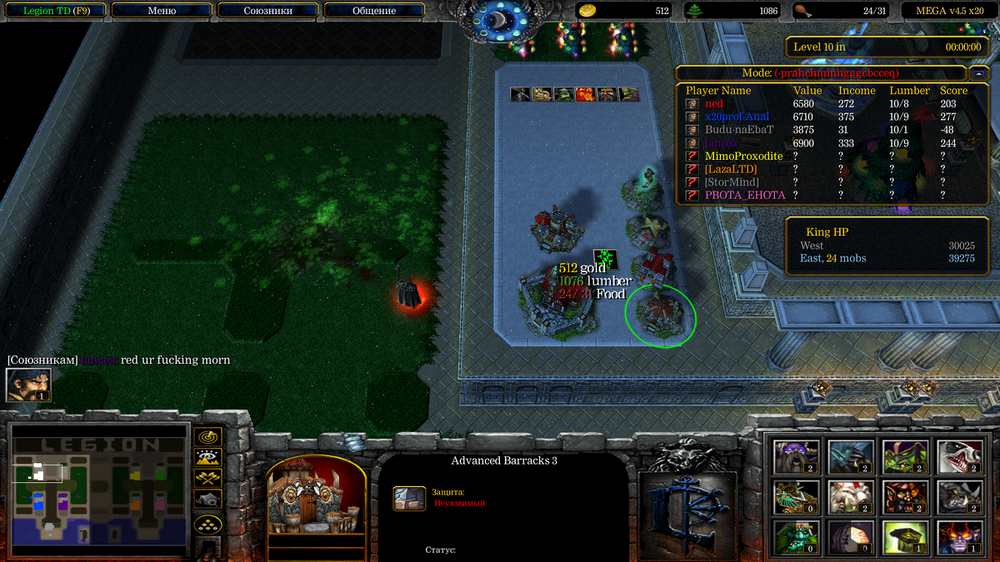The height and width of the screenshot is (562, 1000).
Task: Activate the green glowing anvil icon
Action: [904, 537]
